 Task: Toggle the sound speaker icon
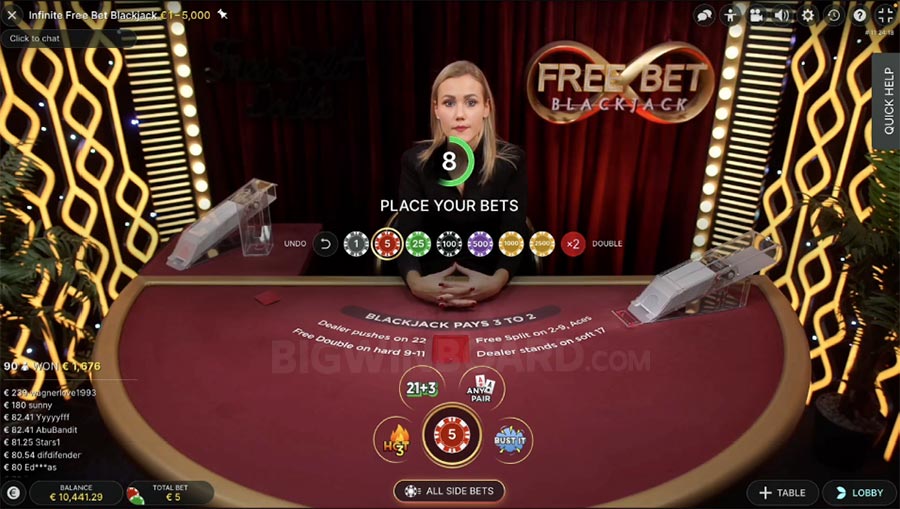782,15
